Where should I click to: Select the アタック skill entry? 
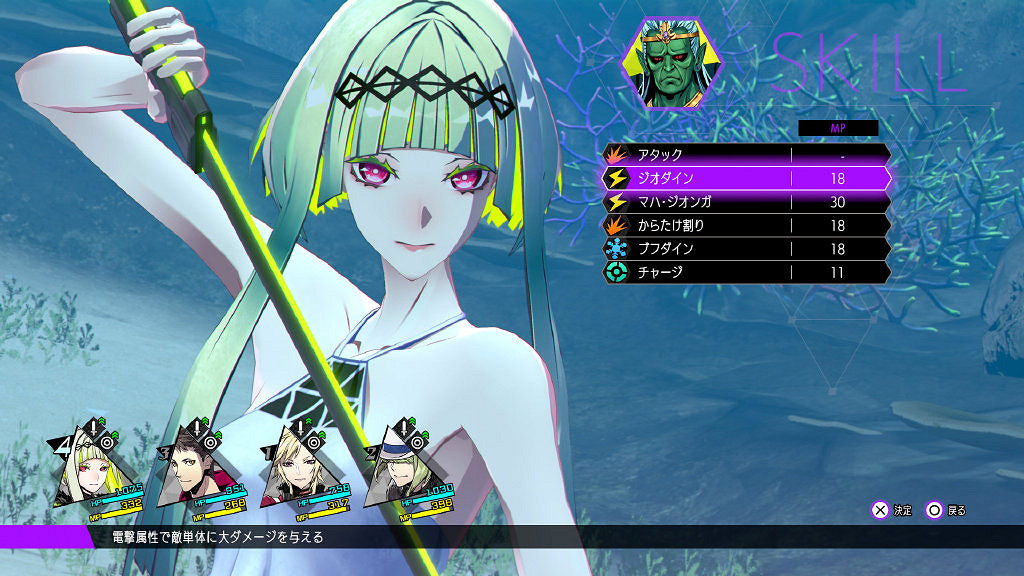[745, 155]
